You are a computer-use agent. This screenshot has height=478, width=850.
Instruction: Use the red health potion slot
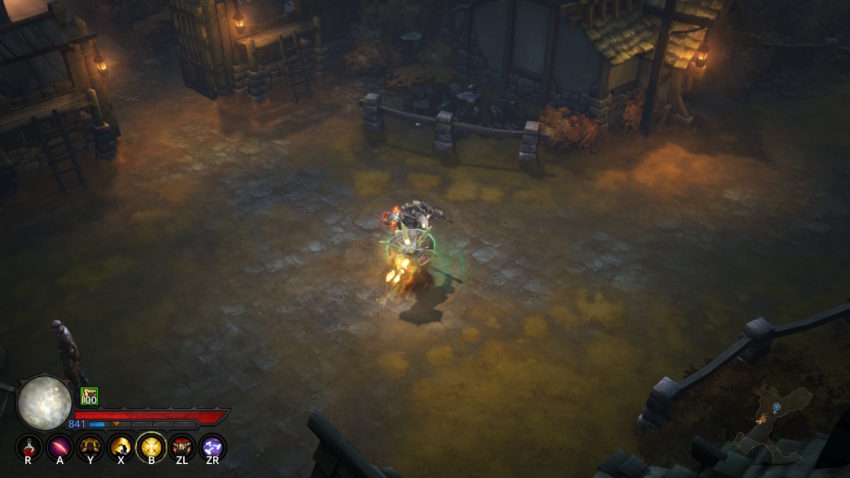29,446
